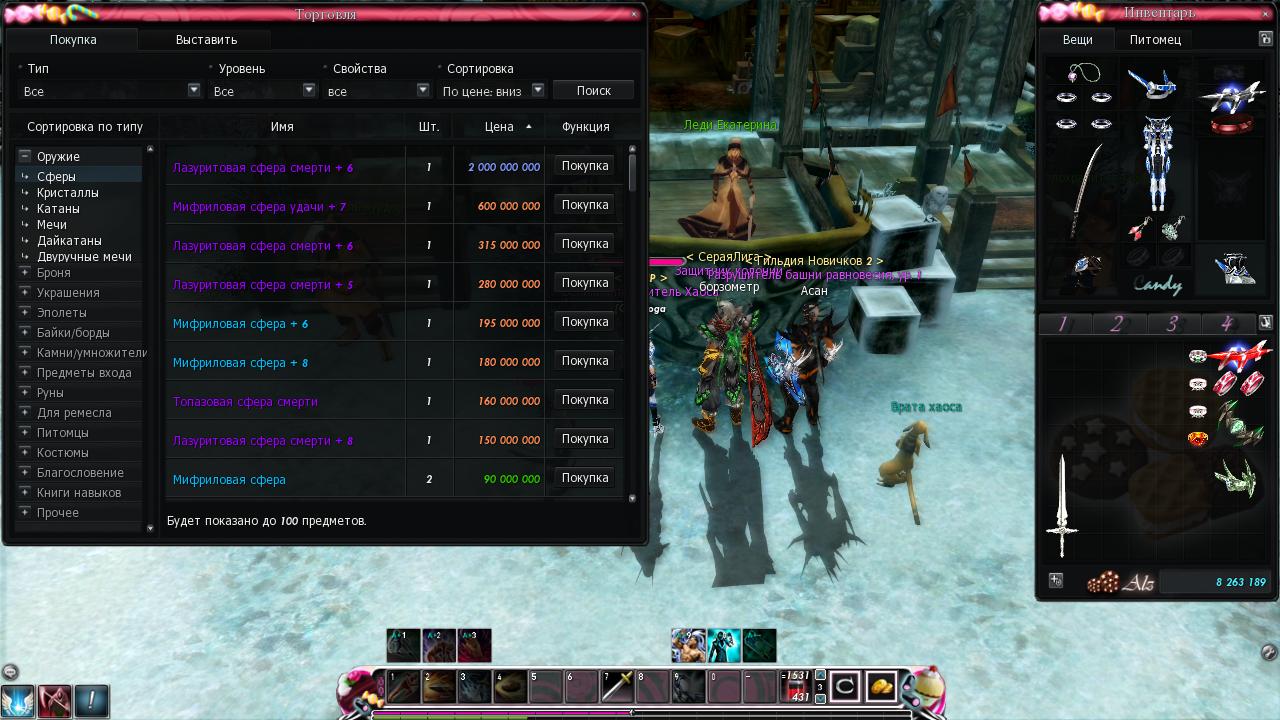This screenshot has height=720, width=1280.
Task: Open the Уровень dropdown filter
Action: pos(309,90)
